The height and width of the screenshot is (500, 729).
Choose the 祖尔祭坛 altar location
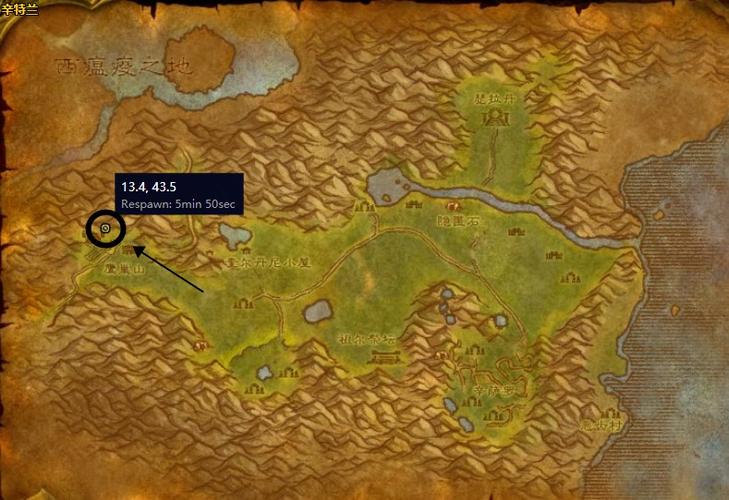[x=365, y=339]
